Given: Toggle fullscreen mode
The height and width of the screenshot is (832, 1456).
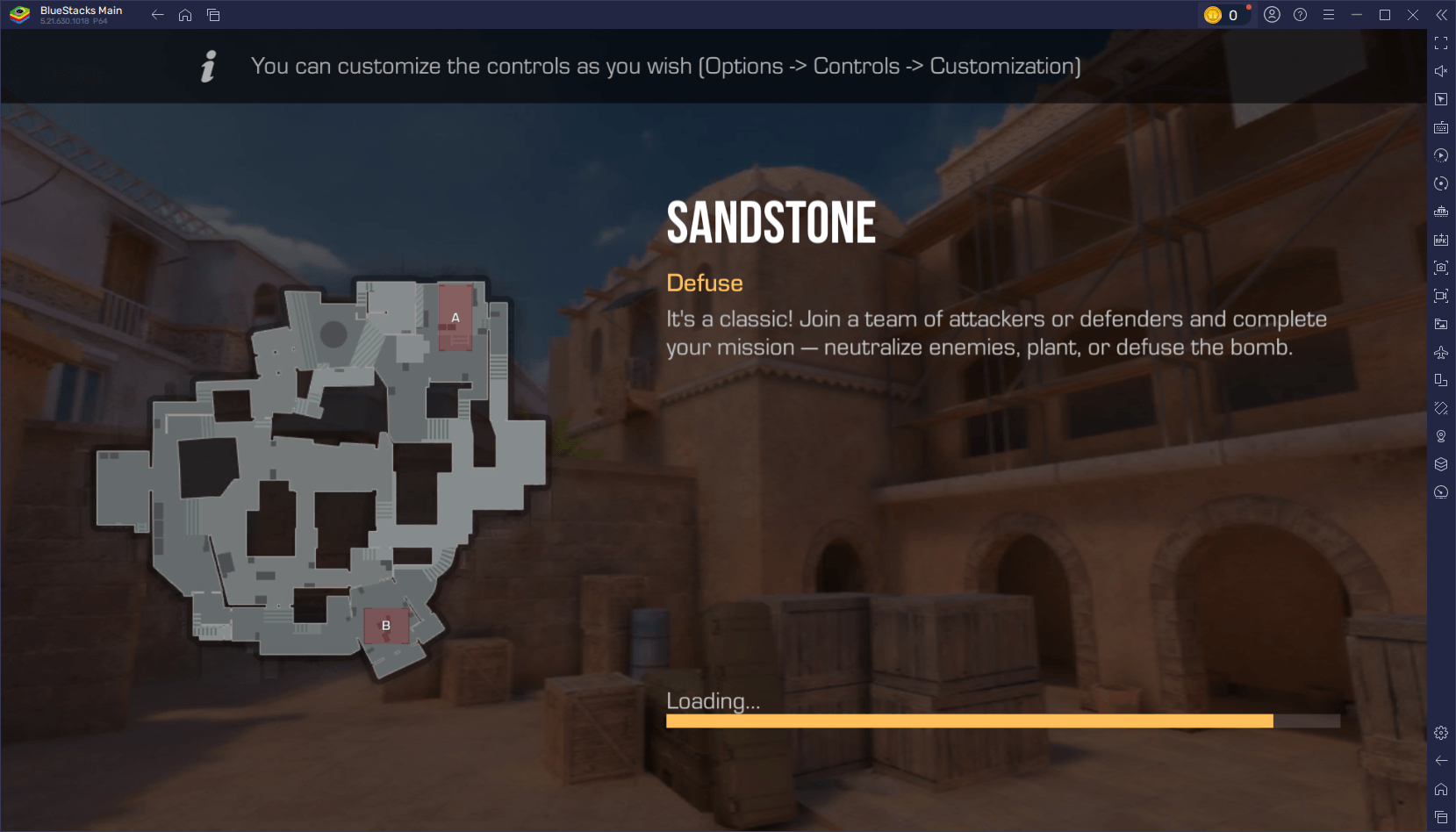Looking at the screenshot, I should coord(1441,42).
